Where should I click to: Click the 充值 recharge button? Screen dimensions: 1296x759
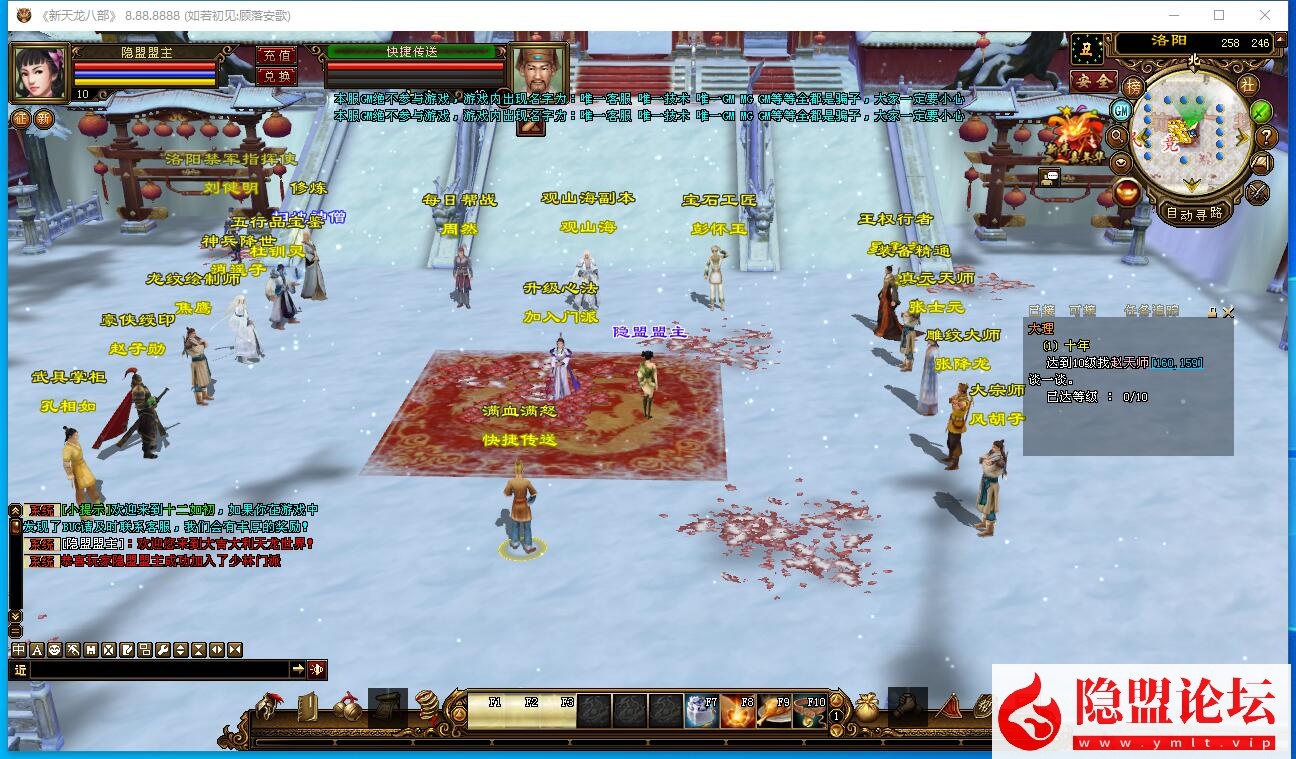[276, 56]
